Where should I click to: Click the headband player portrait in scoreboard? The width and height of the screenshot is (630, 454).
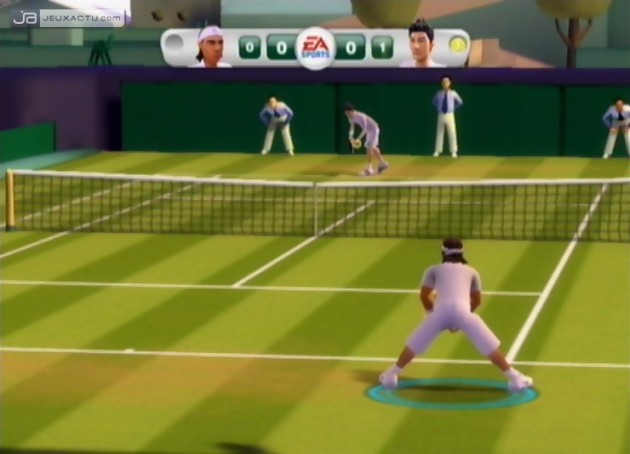[210, 47]
